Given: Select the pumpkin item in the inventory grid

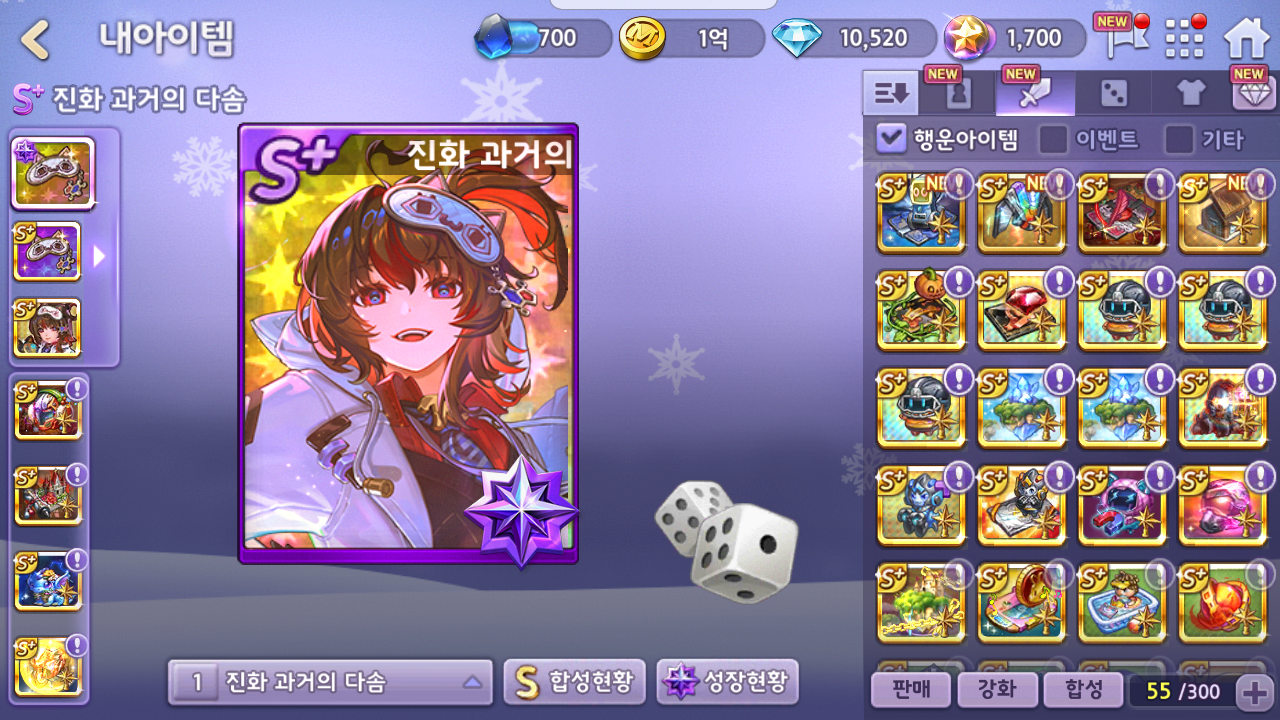Looking at the screenshot, I should (920, 309).
